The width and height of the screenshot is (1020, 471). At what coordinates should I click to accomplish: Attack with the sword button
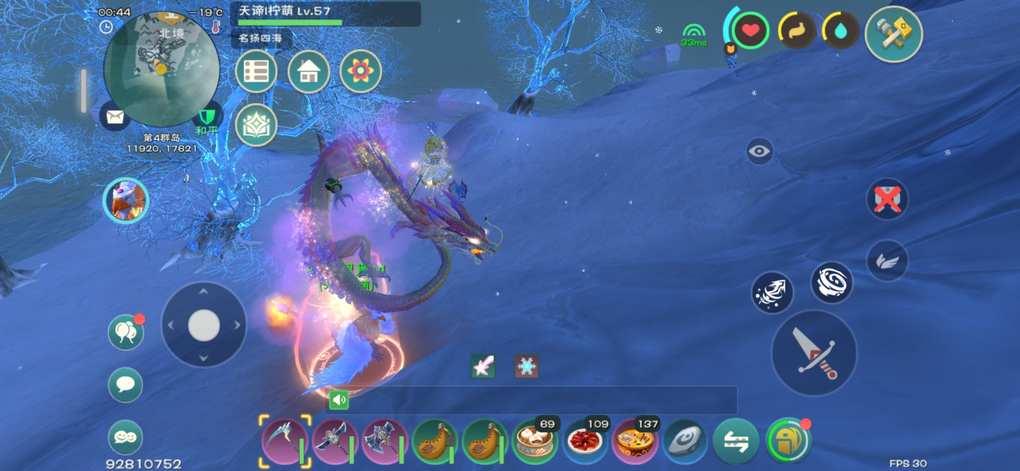pyautogui.click(x=813, y=352)
